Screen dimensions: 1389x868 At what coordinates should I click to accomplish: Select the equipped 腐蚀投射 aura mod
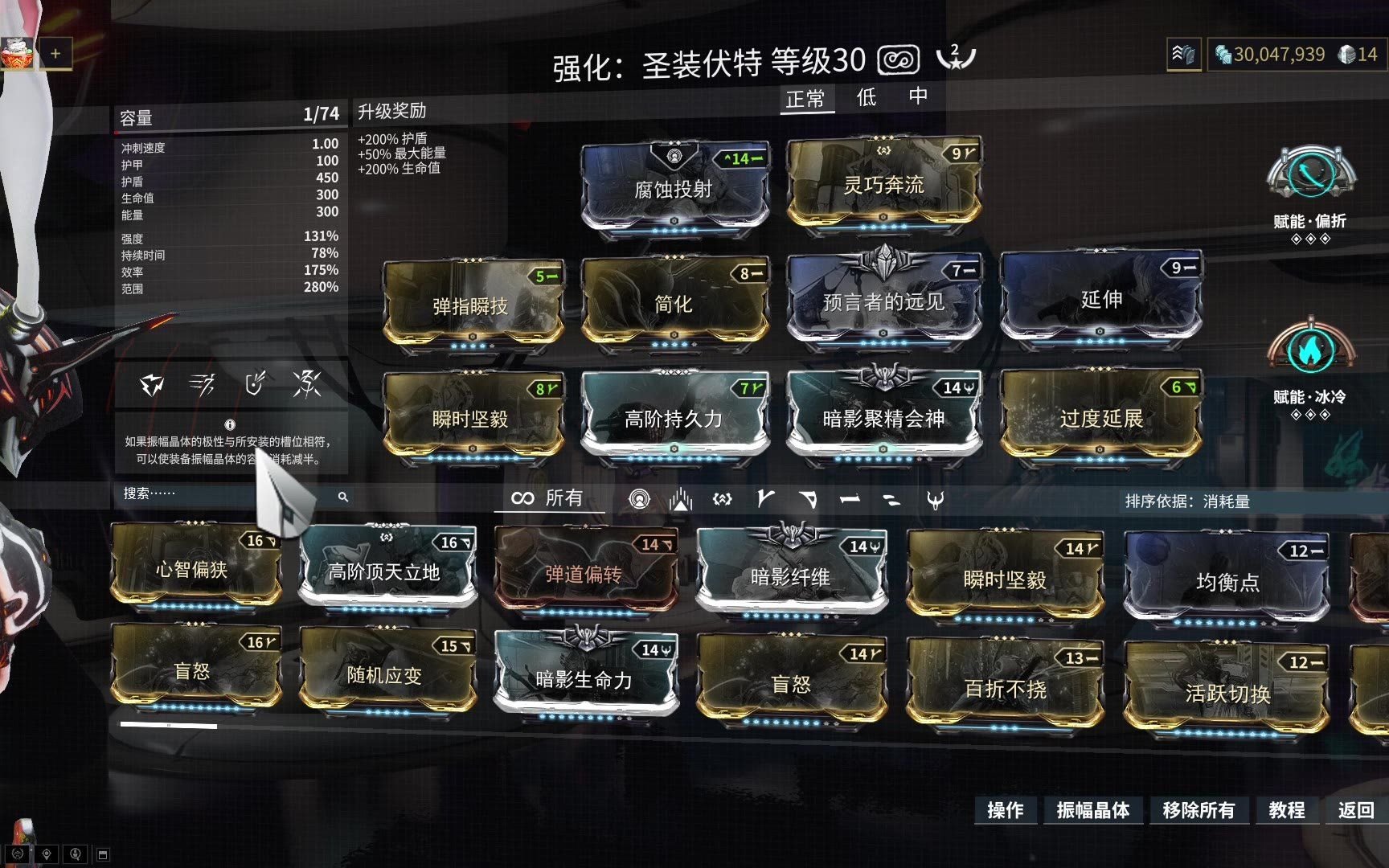click(674, 189)
